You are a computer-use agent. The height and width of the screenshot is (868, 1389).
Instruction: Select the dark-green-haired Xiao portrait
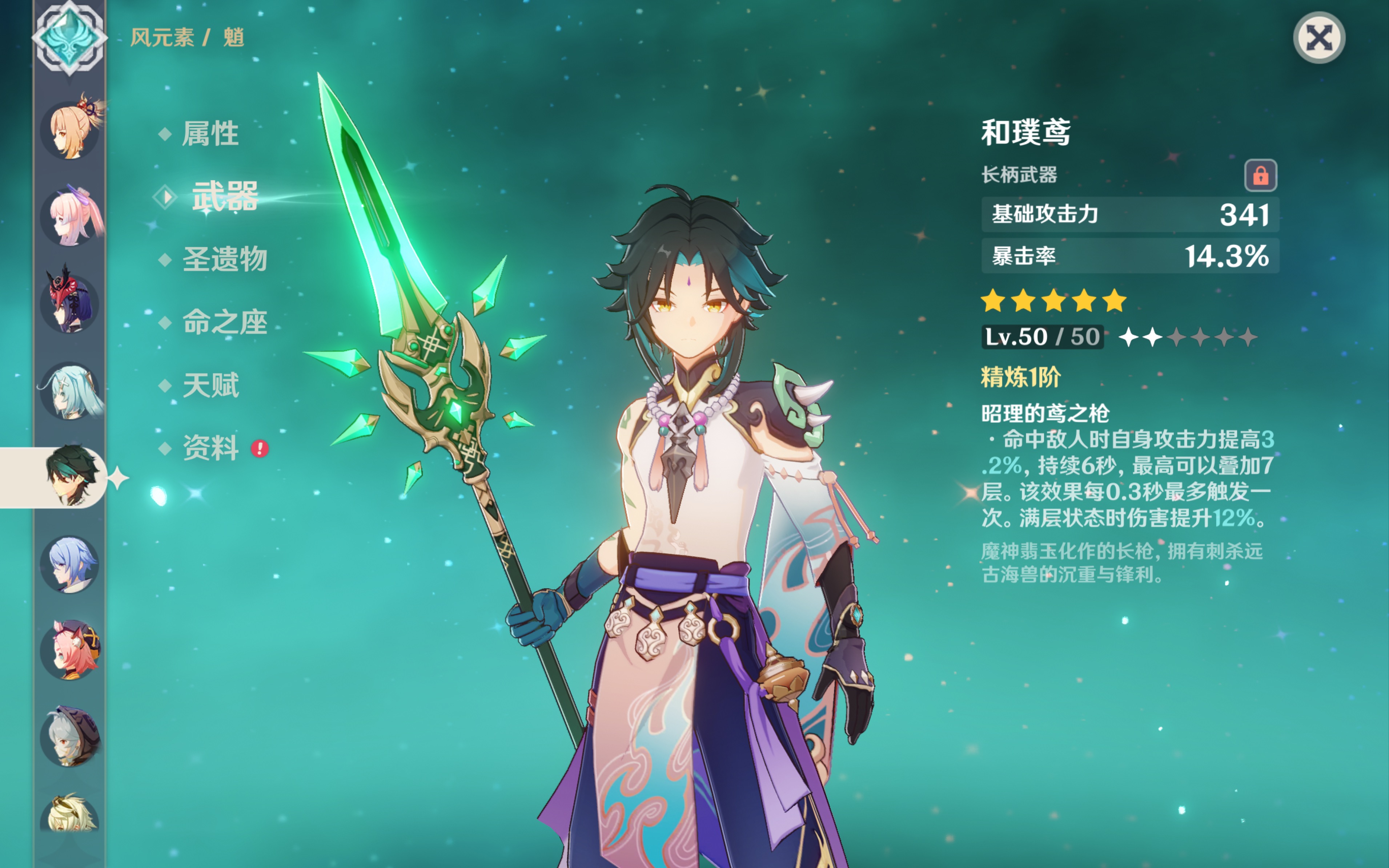[x=70, y=476]
